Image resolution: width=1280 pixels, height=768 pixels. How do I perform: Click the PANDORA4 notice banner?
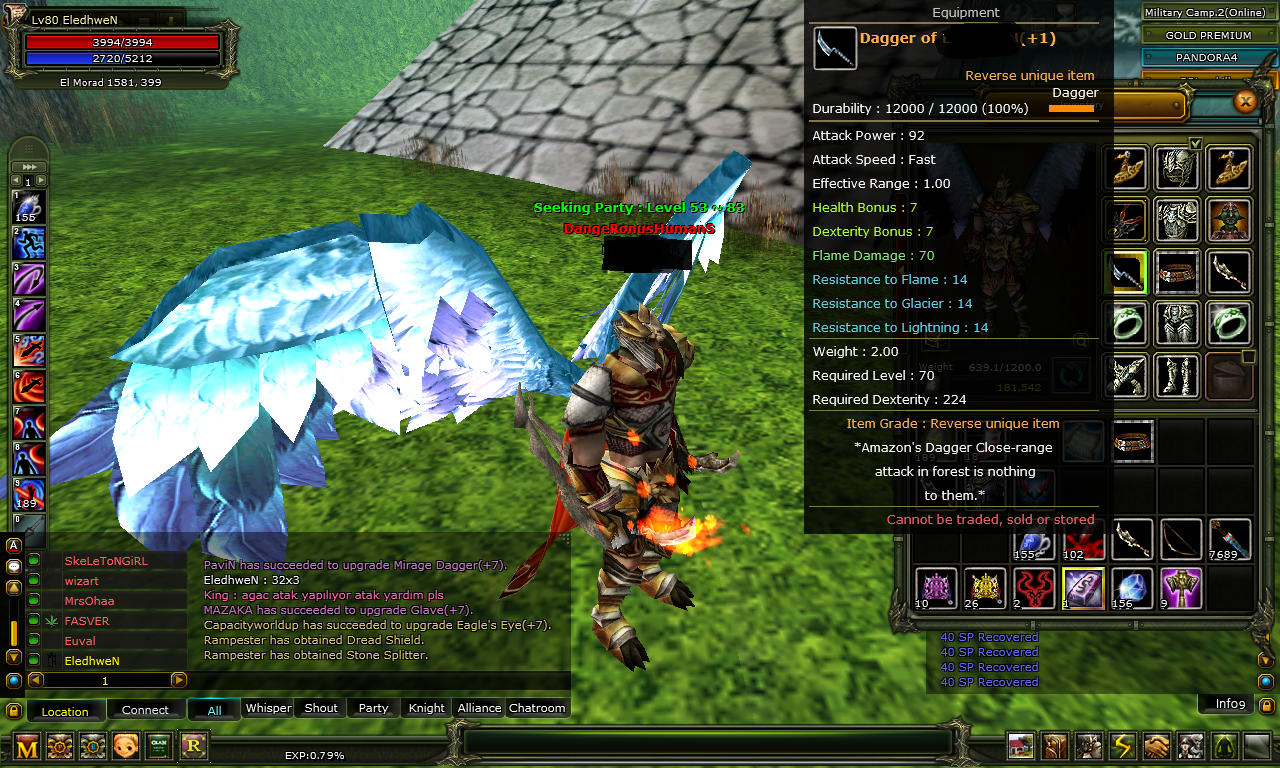pos(1207,57)
